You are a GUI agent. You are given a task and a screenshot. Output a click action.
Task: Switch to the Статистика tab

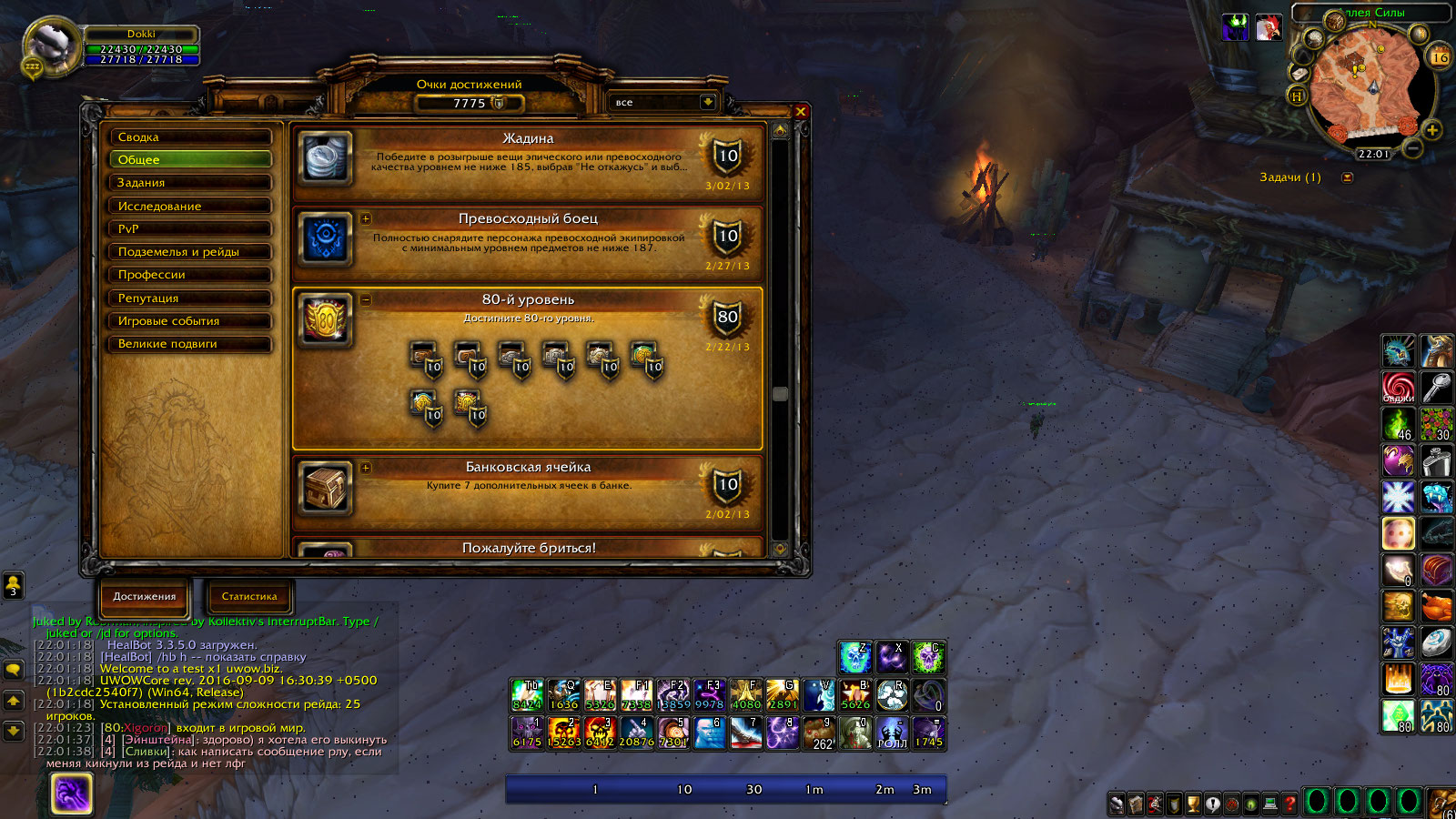(x=248, y=597)
